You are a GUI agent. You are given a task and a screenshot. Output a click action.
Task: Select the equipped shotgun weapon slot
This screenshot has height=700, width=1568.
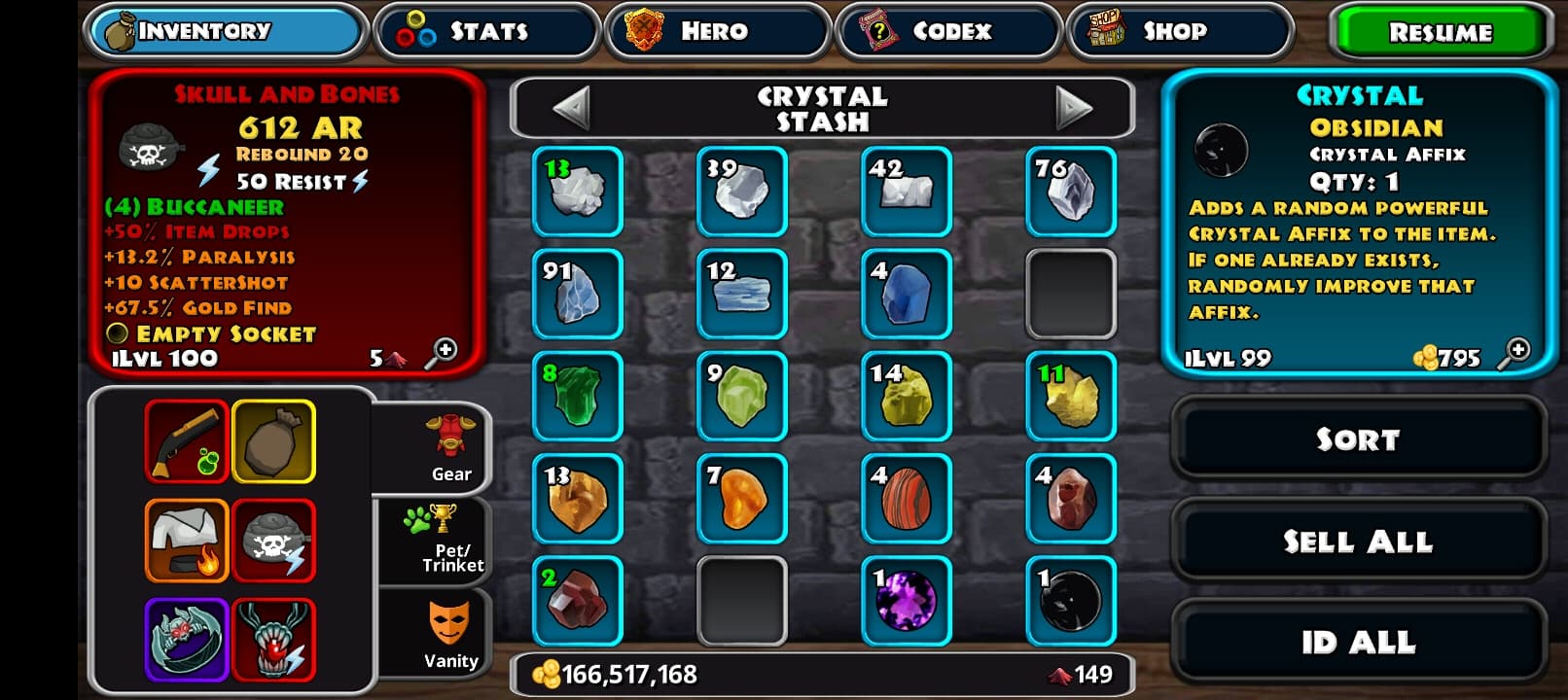tap(187, 441)
